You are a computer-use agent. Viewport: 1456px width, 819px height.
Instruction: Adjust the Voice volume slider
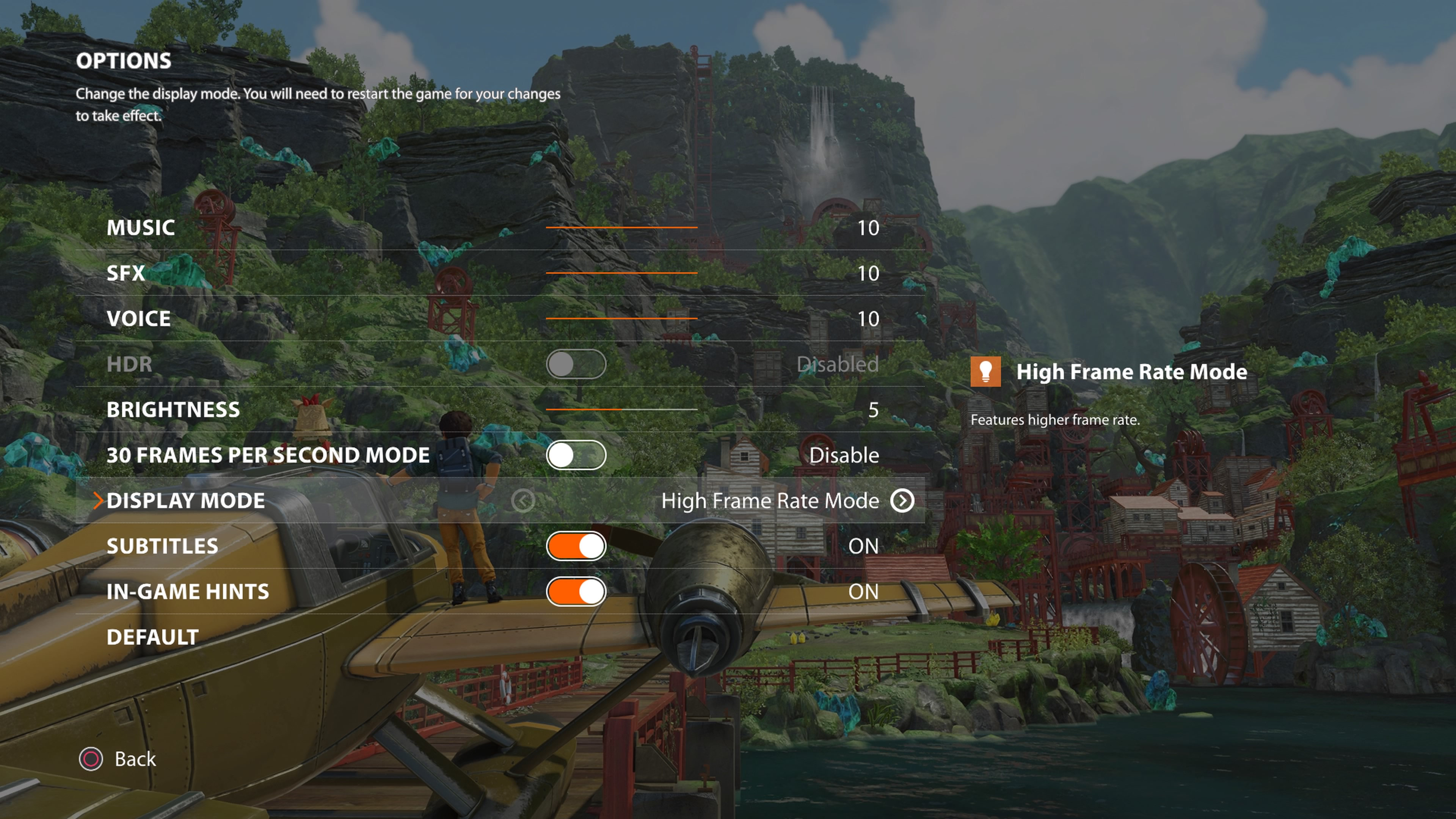click(x=622, y=318)
